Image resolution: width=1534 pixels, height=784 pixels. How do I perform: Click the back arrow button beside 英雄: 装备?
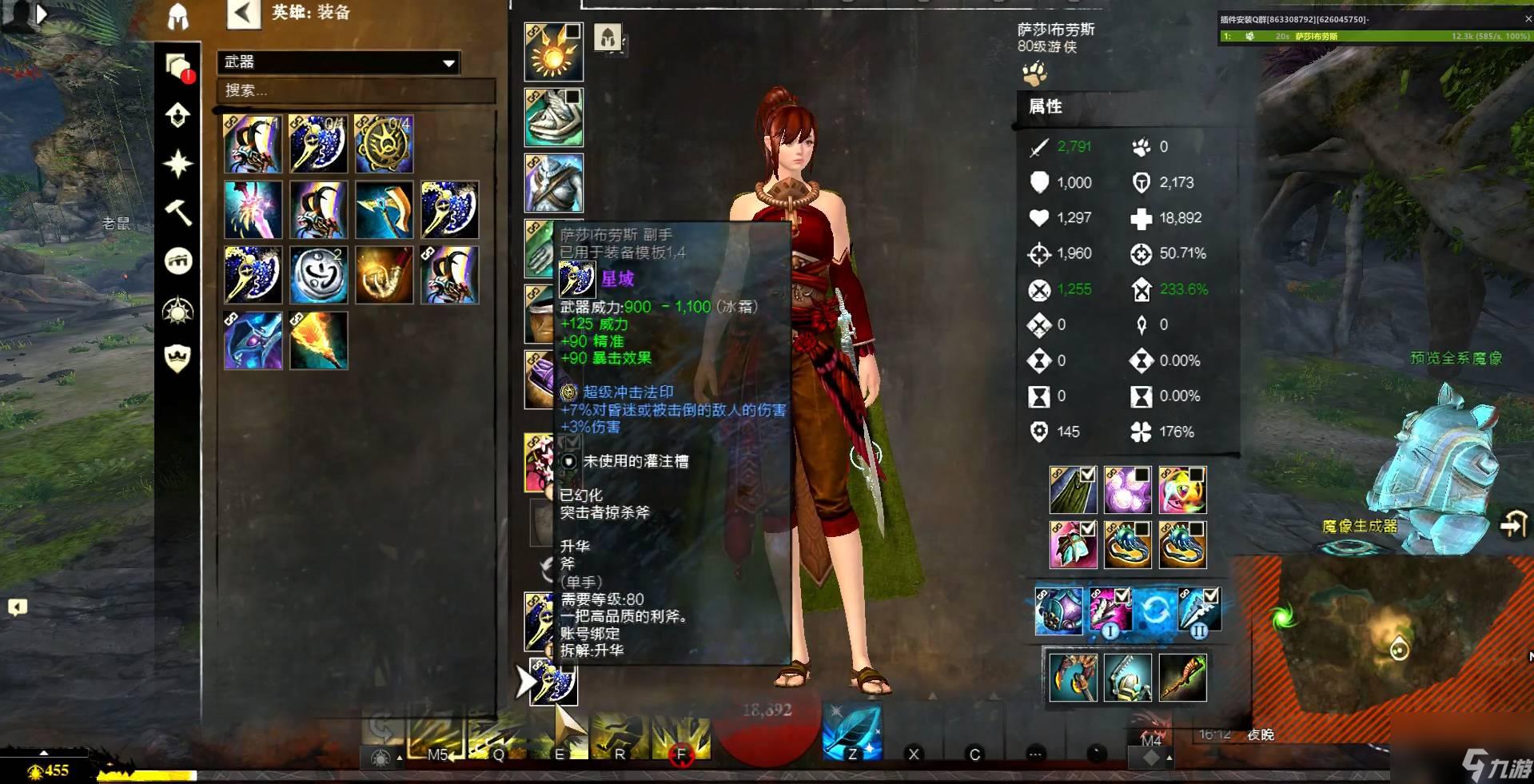click(242, 14)
